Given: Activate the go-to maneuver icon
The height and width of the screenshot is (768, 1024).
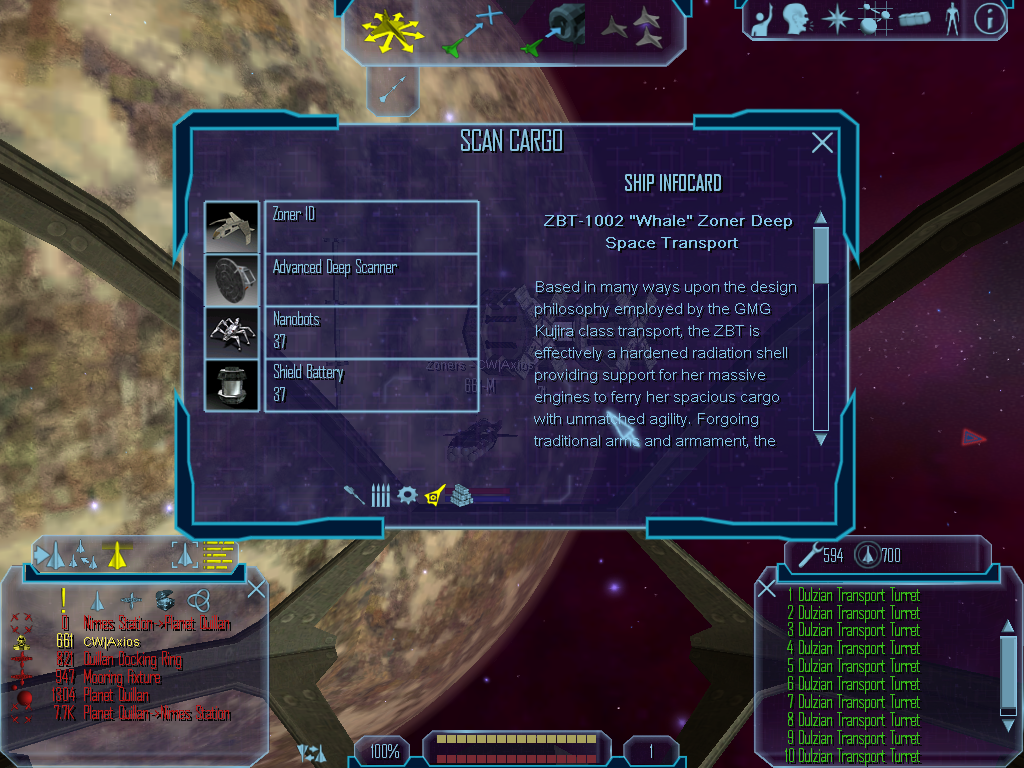Looking at the screenshot, I should click(470, 30).
